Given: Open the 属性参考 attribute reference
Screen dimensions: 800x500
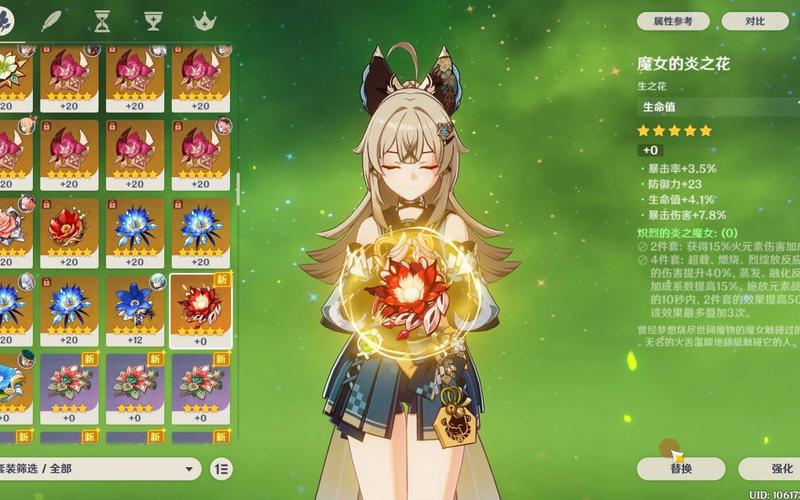Looking at the screenshot, I should coord(672,21).
